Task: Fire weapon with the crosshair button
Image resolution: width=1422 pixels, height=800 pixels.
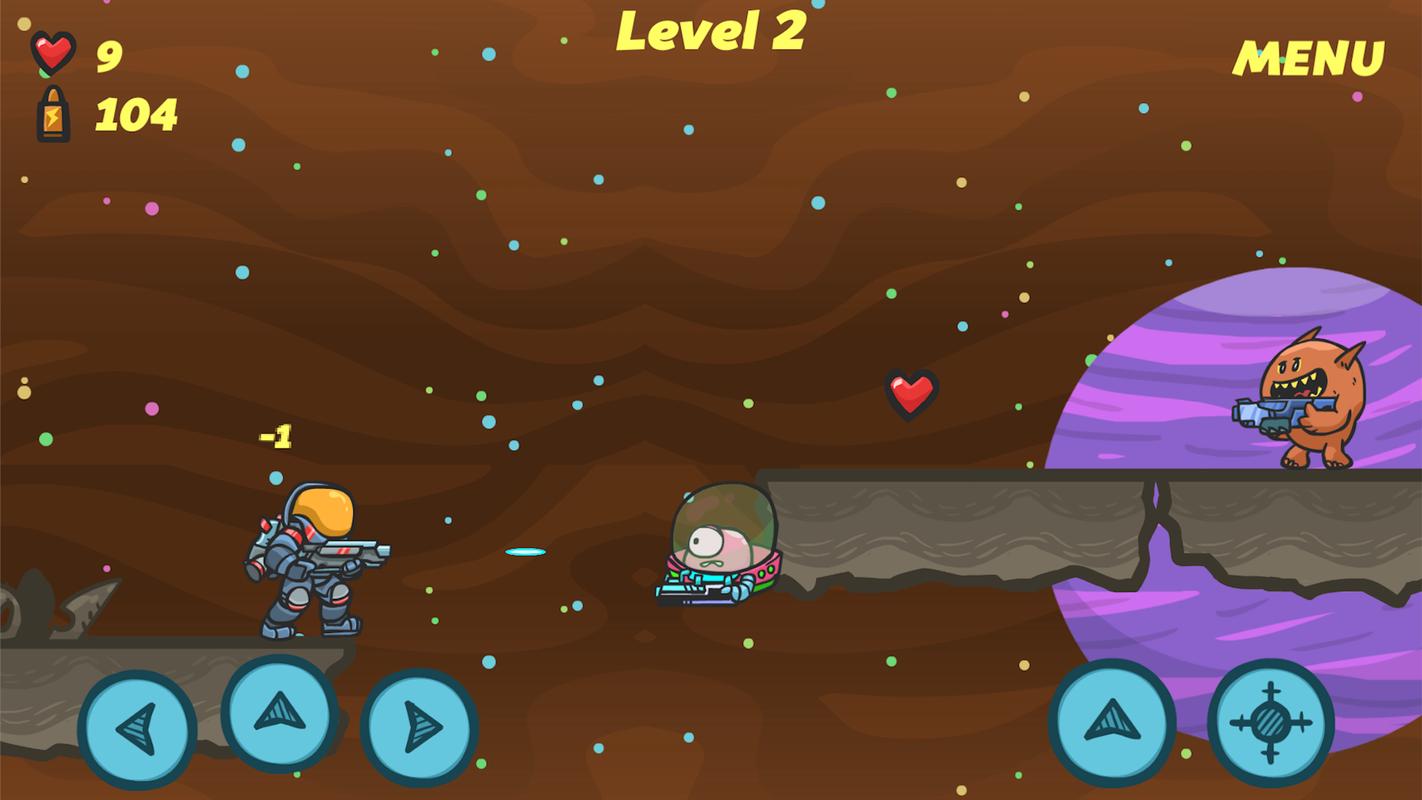Action: 1270,722
